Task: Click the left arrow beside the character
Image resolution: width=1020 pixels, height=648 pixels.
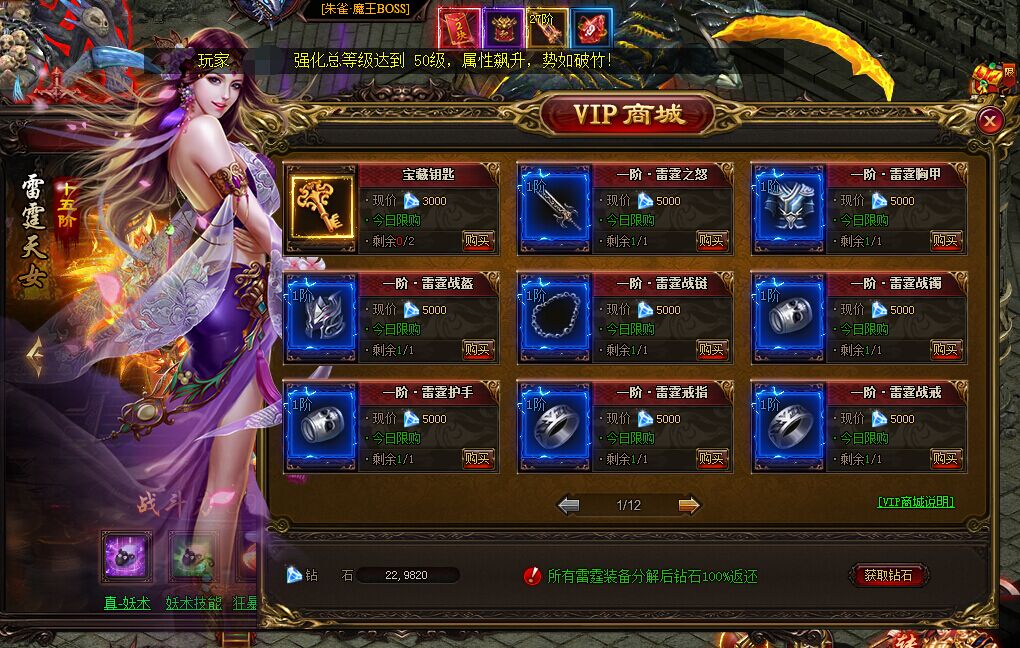Action: click(34, 354)
